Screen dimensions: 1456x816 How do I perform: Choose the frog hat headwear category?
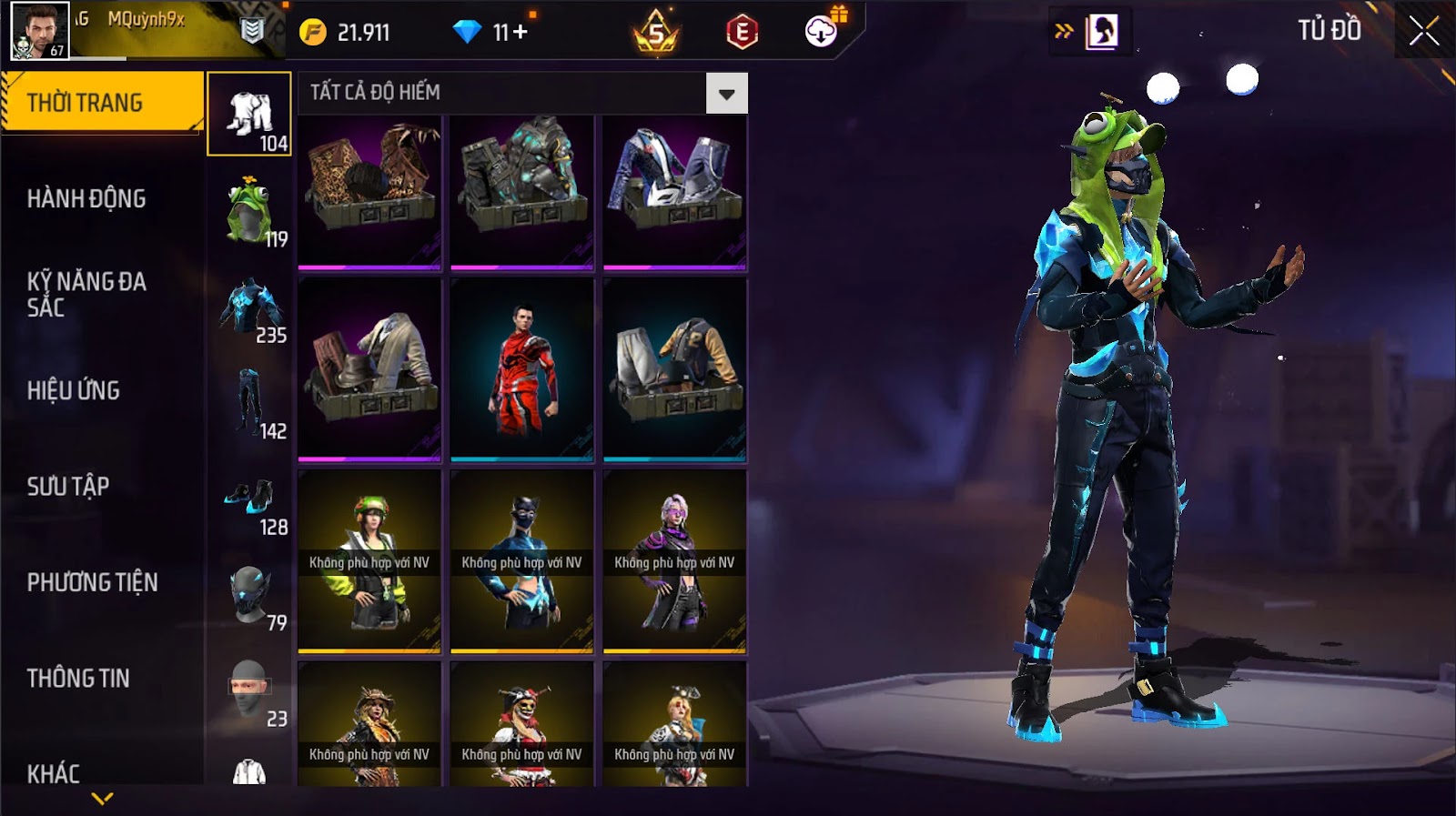[249, 211]
